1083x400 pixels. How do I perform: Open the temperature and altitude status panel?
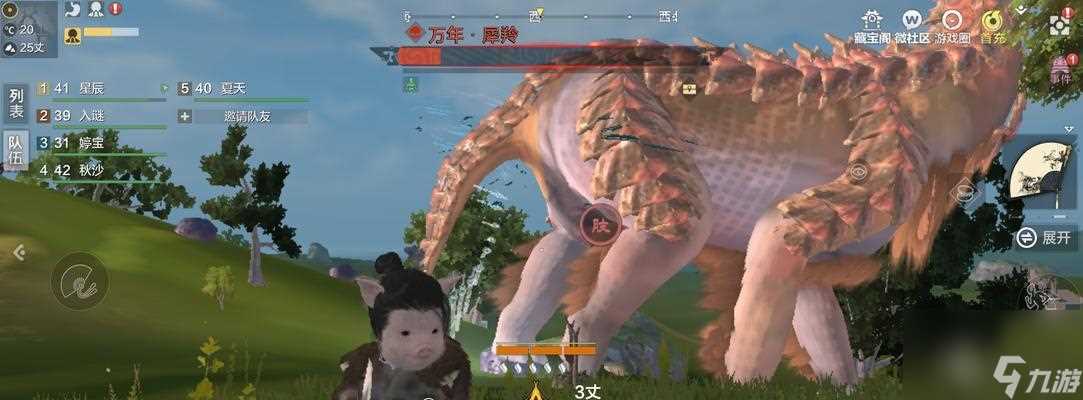point(28,30)
